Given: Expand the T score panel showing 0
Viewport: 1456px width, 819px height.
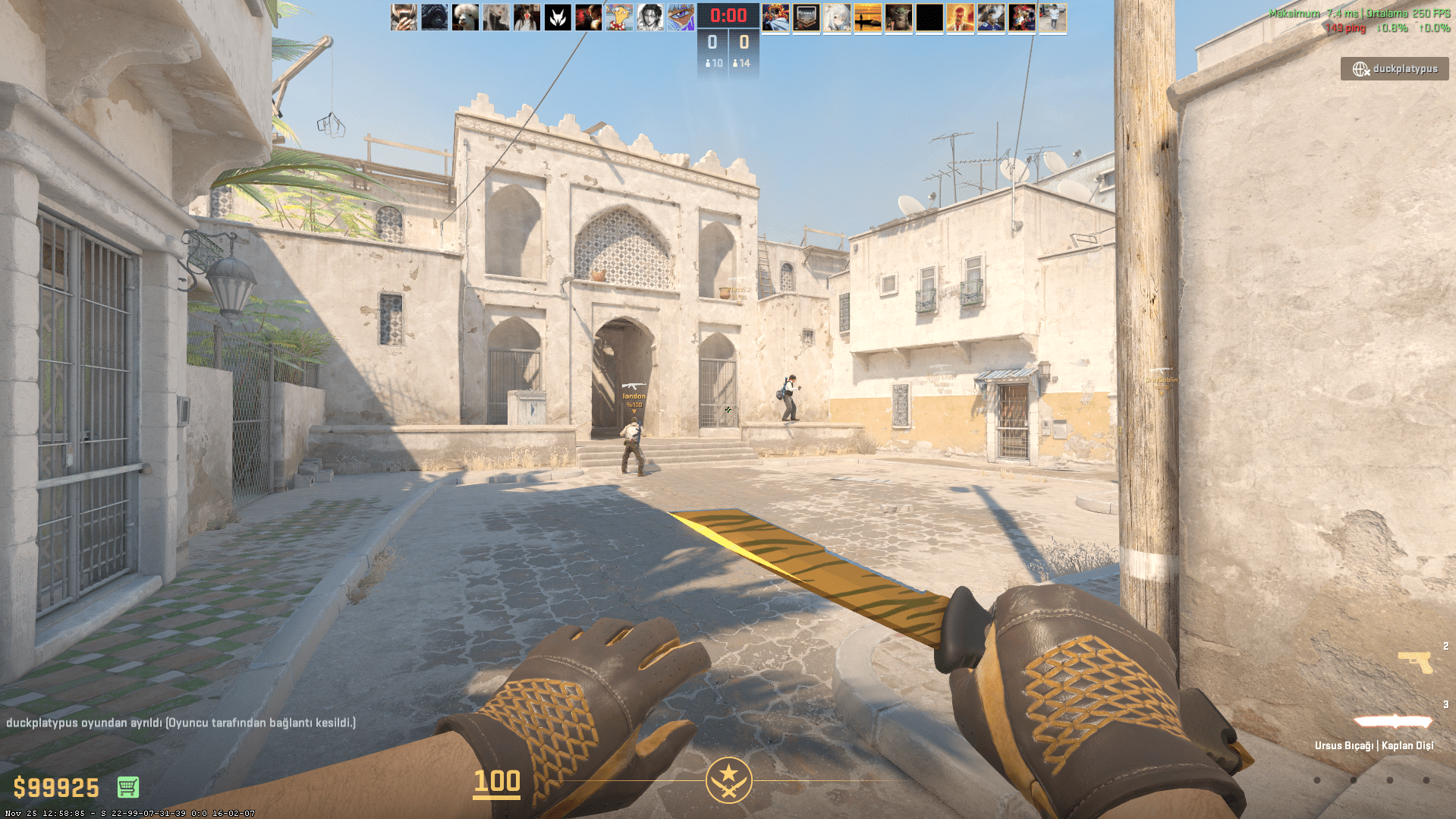Looking at the screenshot, I should pyautogui.click(x=744, y=43).
